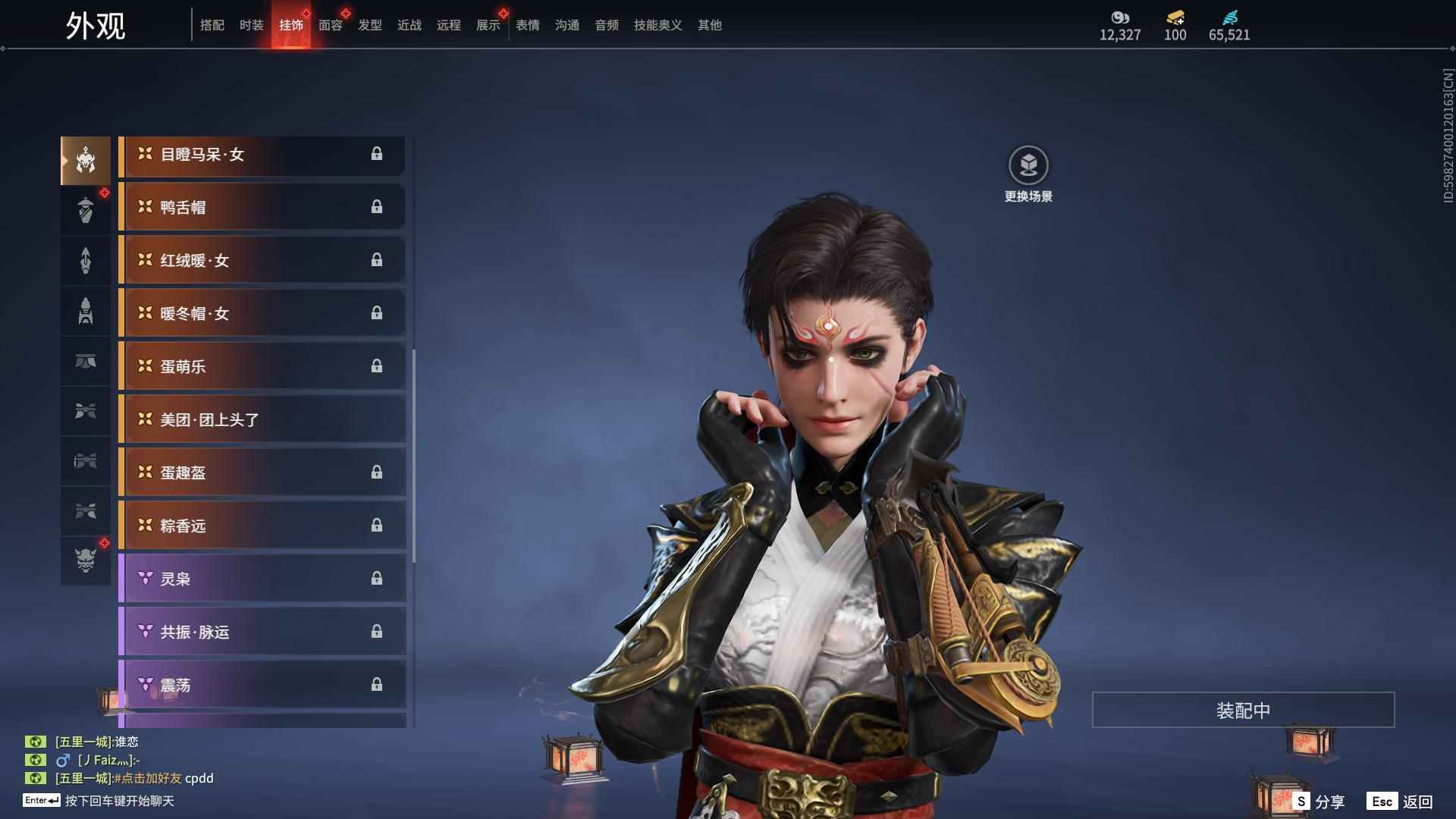
Task: Click the 装配中 equip button
Action: 1243,710
